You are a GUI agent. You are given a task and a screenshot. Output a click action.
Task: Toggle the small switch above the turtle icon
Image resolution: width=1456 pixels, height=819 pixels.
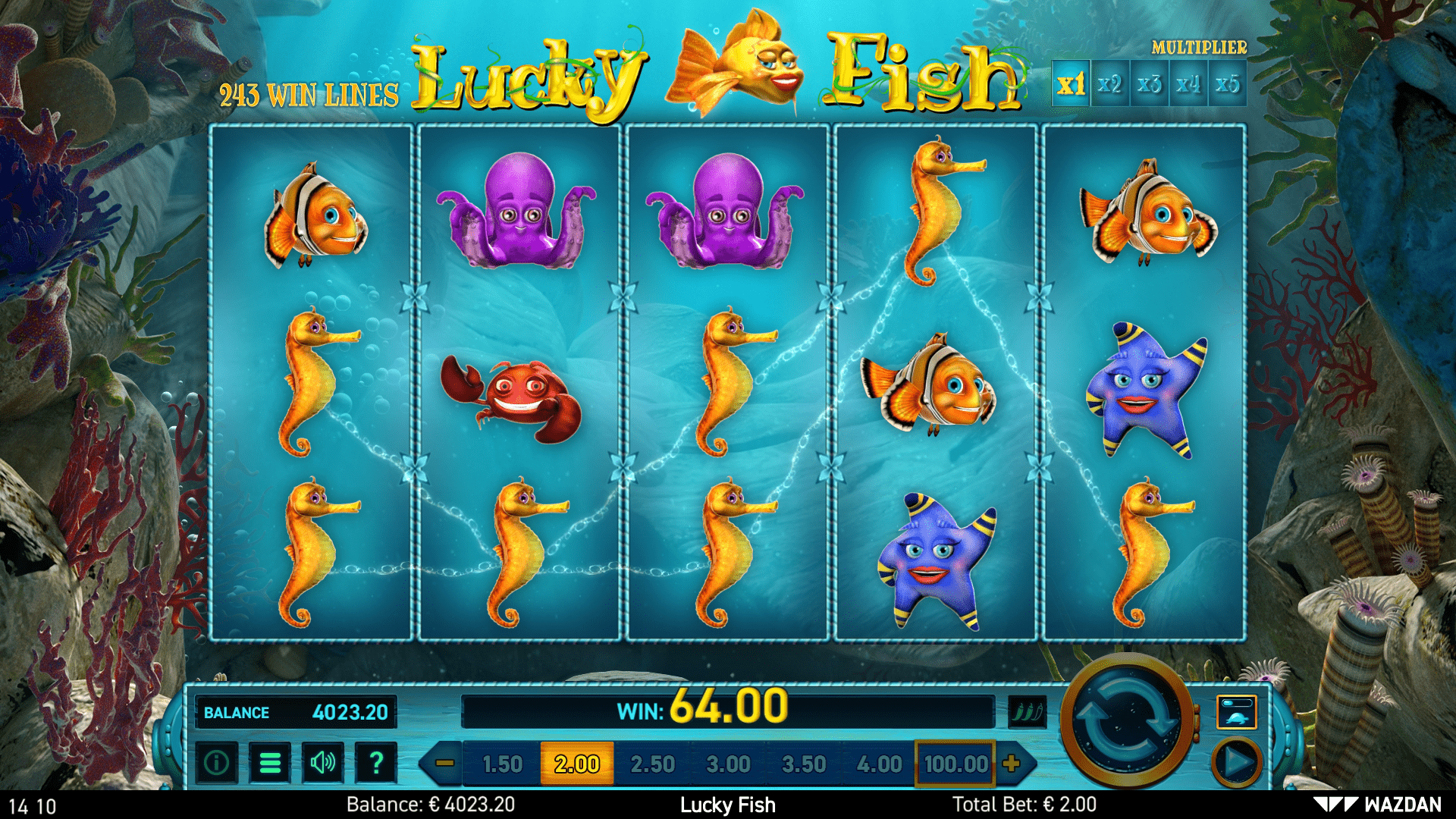(1238, 701)
